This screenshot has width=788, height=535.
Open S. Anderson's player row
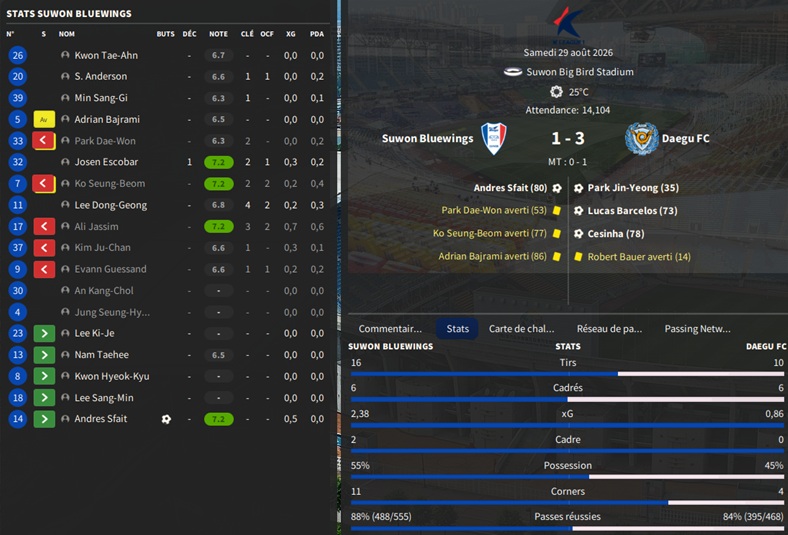pos(100,76)
